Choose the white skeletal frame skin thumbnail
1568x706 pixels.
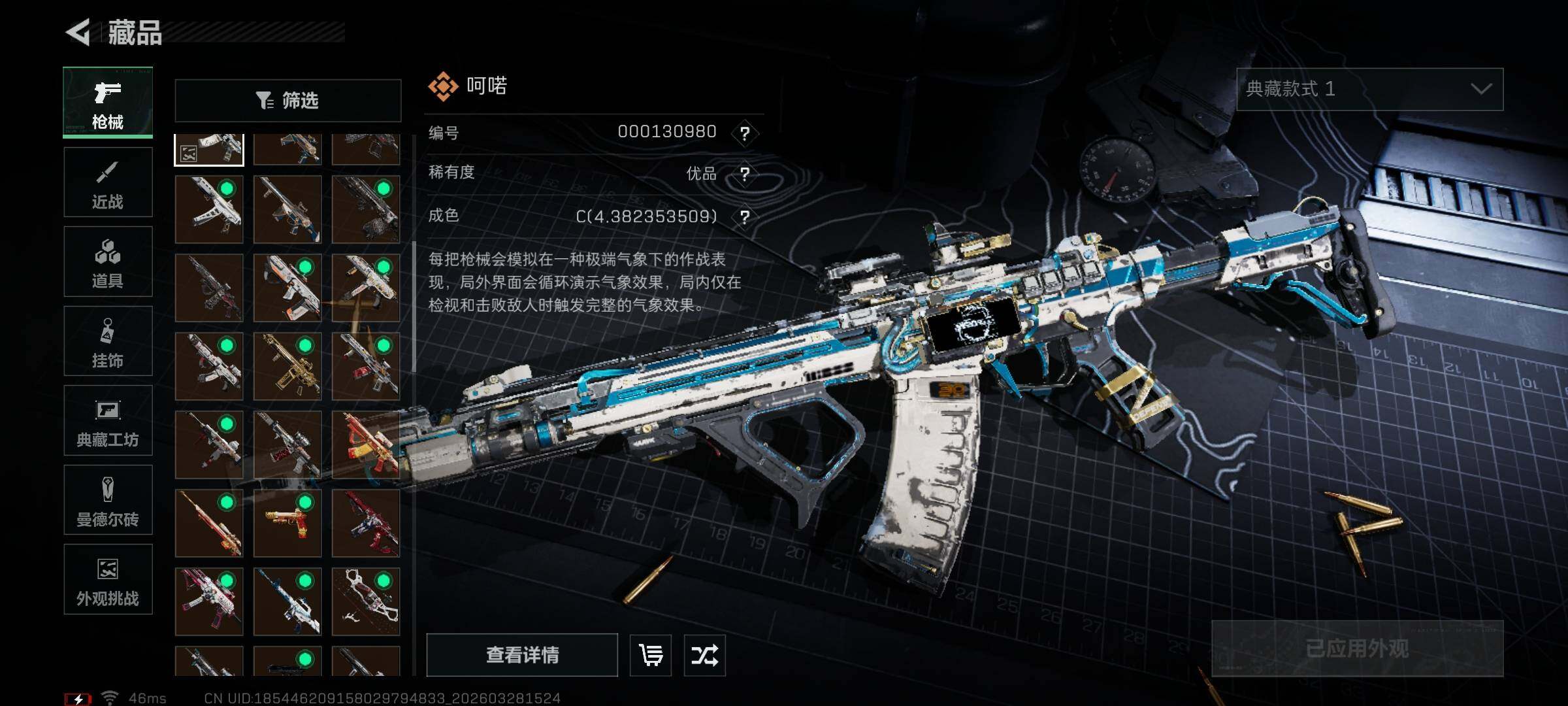(x=365, y=601)
